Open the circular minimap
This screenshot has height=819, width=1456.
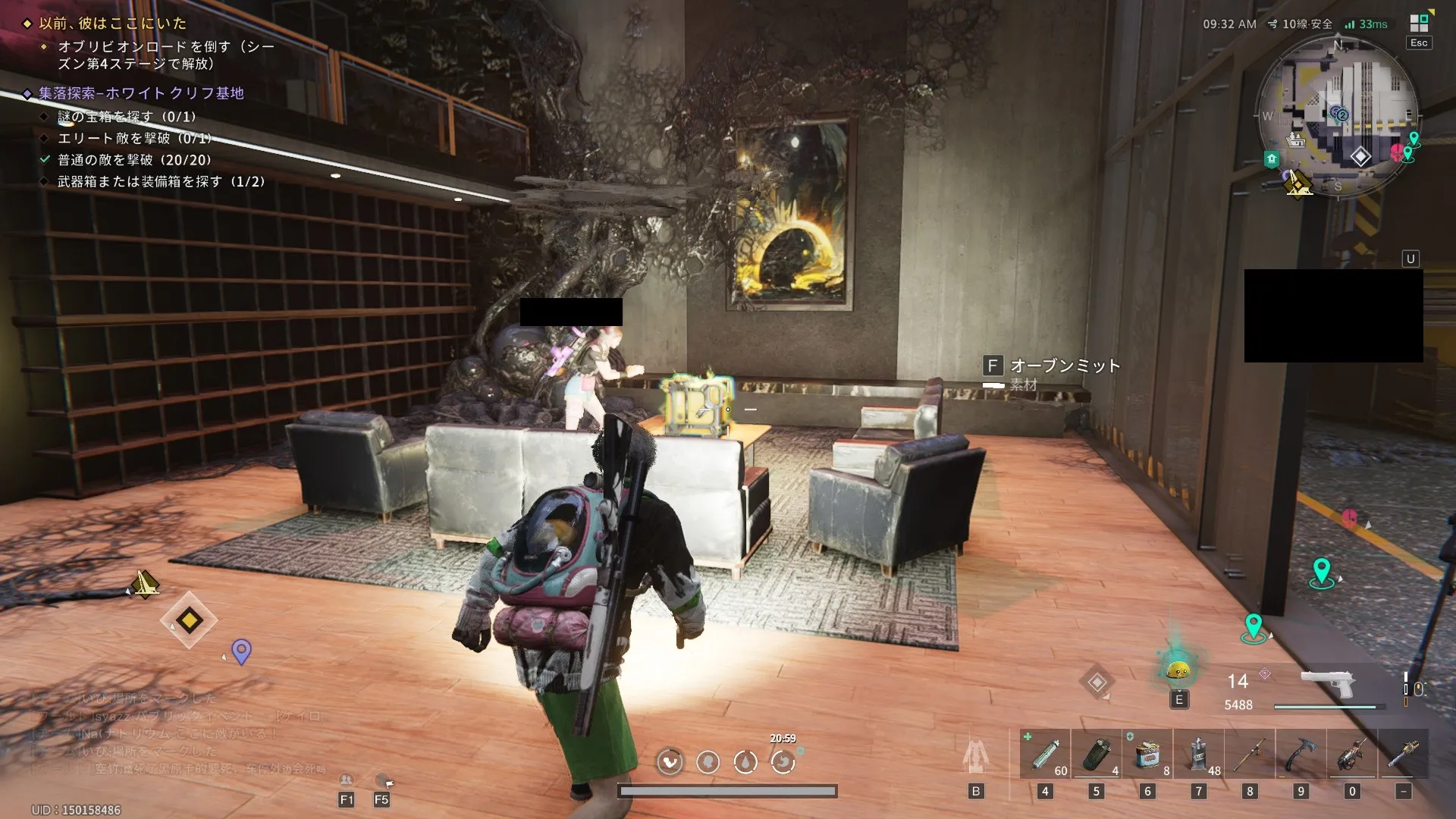pyautogui.click(x=1338, y=116)
